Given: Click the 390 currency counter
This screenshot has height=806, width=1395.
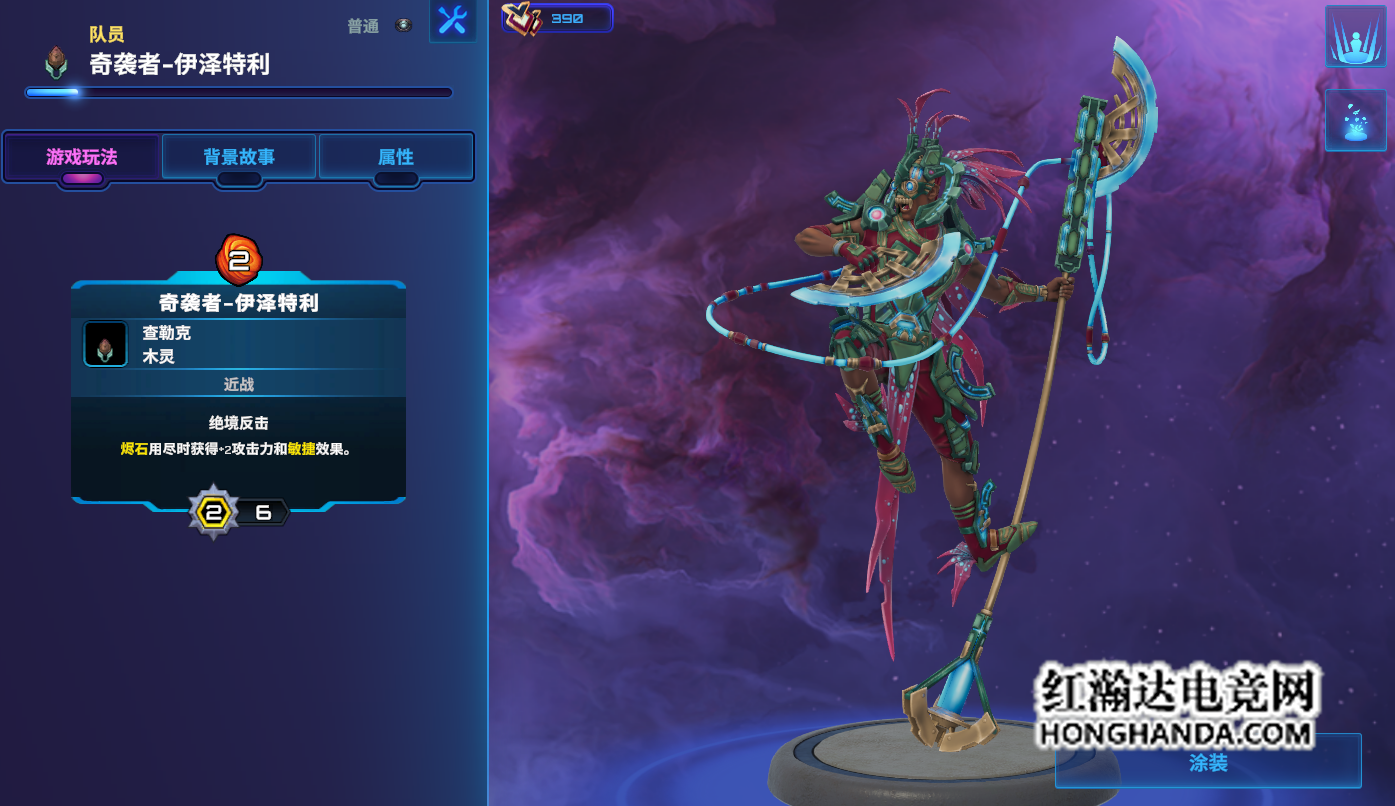Looking at the screenshot, I should (558, 18).
